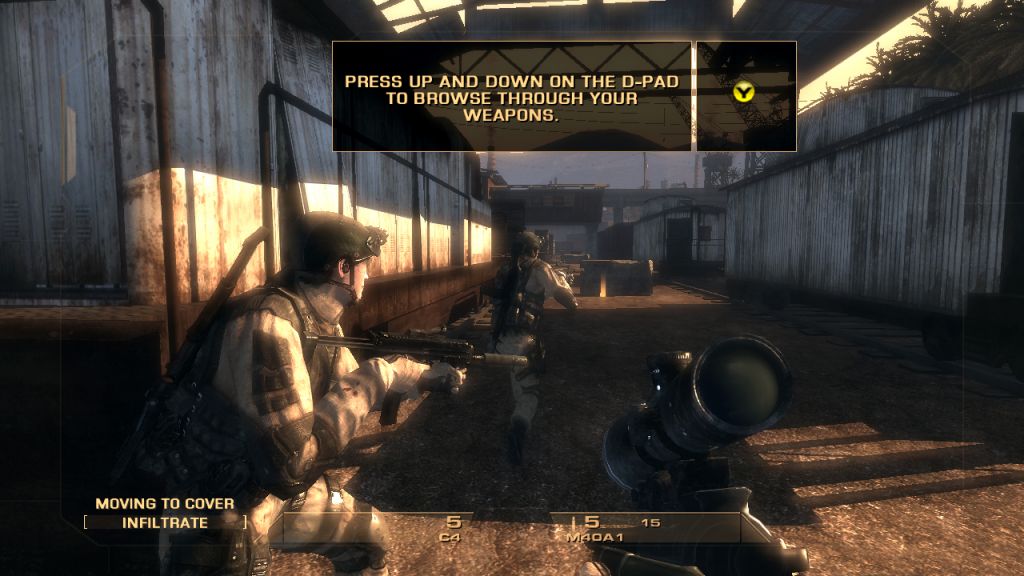Toggle the Infiltrate team mode indicator
The image size is (1024, 576).
(x=165, y=522)
